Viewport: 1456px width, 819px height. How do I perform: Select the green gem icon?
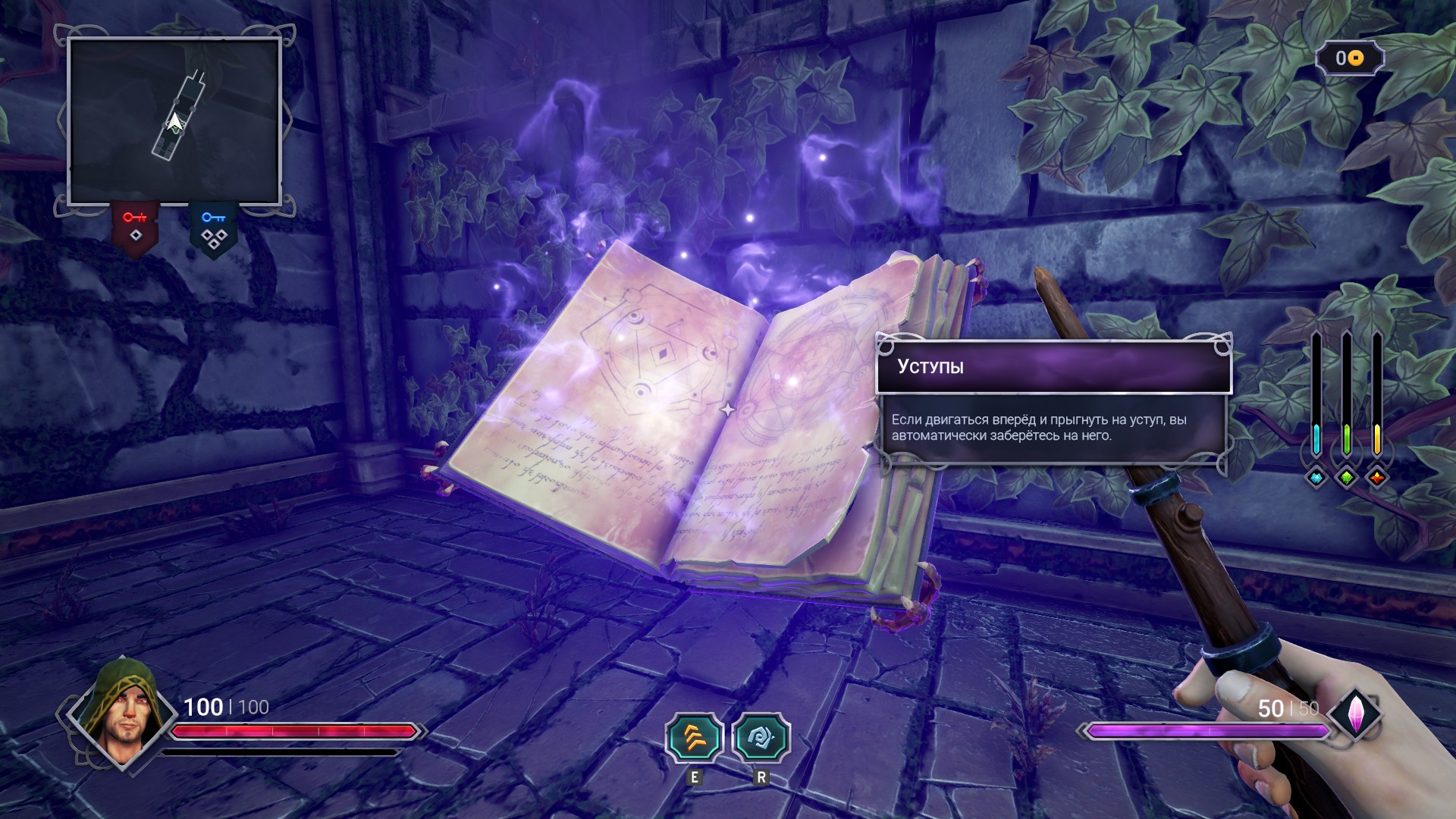1347,478
